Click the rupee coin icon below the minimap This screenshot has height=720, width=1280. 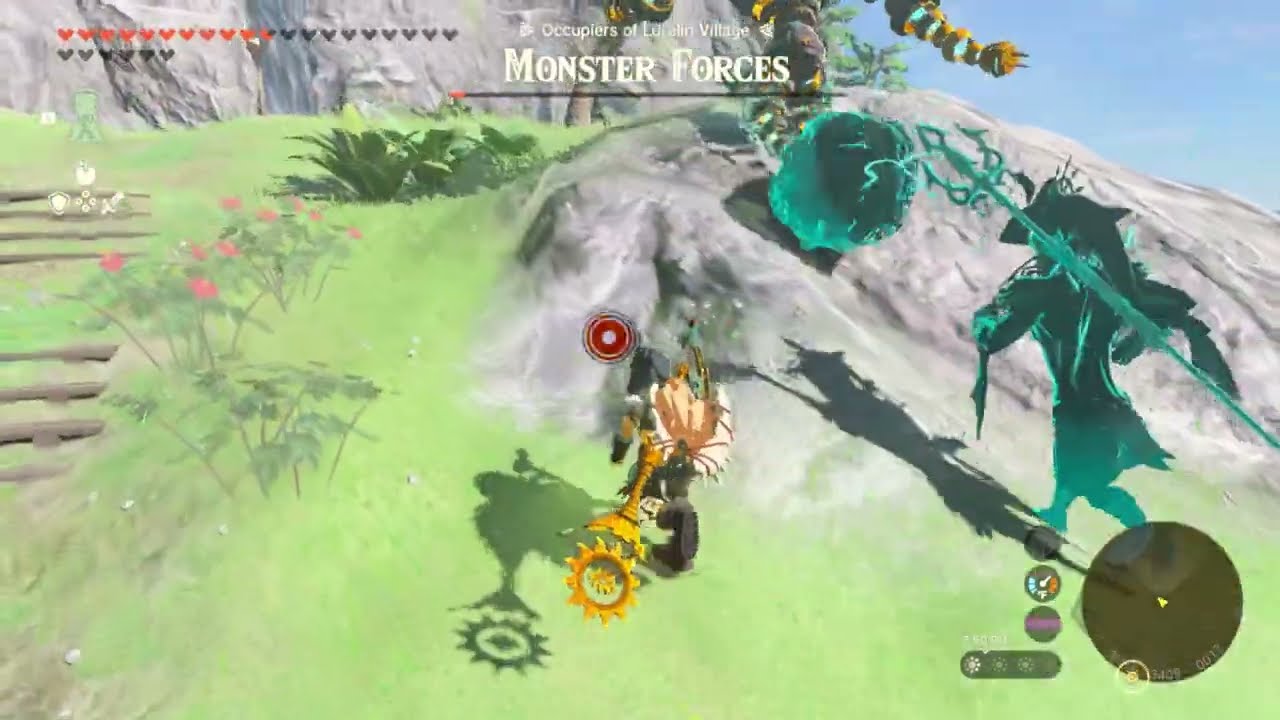1133,675
